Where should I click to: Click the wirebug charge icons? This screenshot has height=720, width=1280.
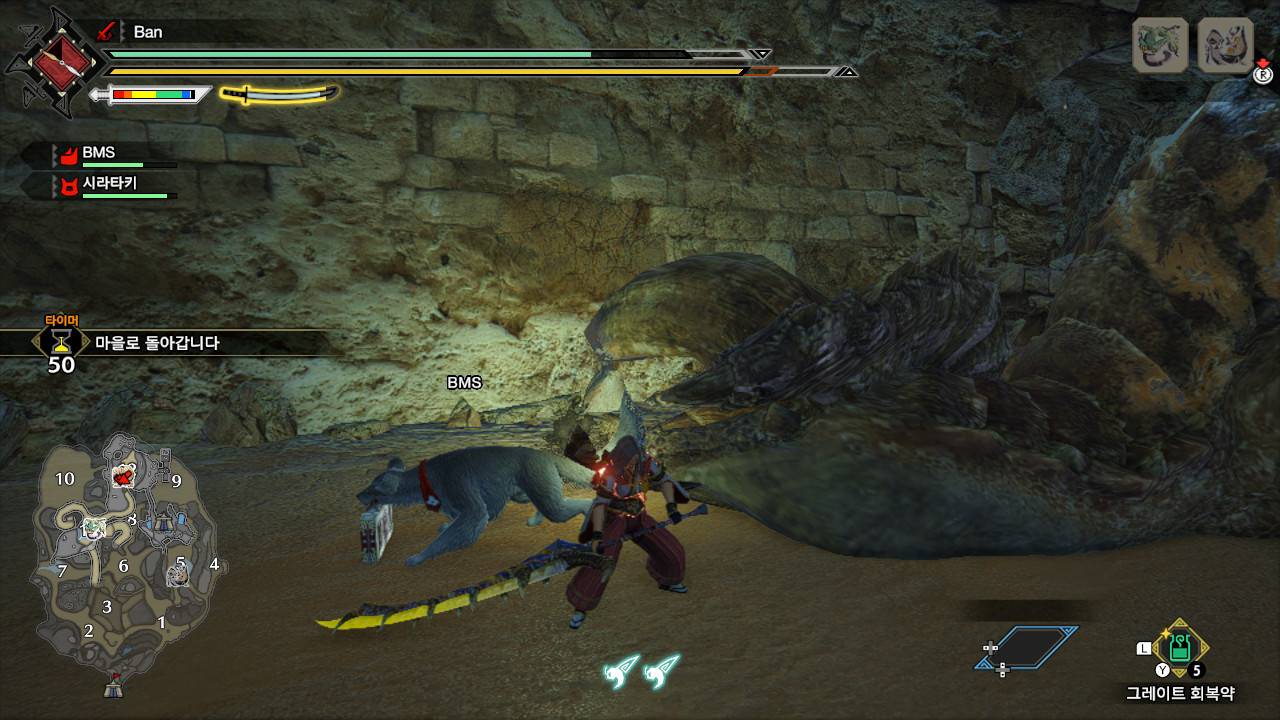point(641,671)
